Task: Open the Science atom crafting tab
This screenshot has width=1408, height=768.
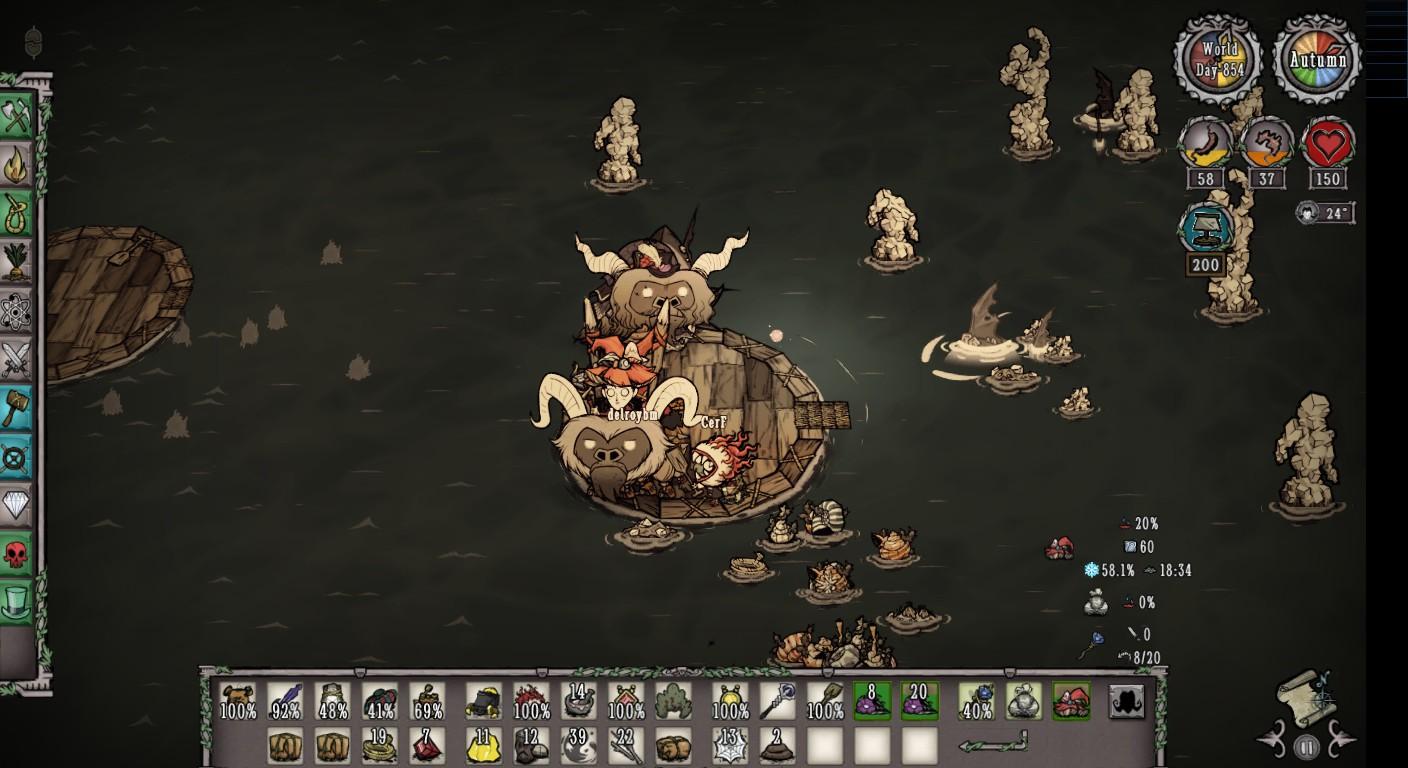Action: click(17, 311)
